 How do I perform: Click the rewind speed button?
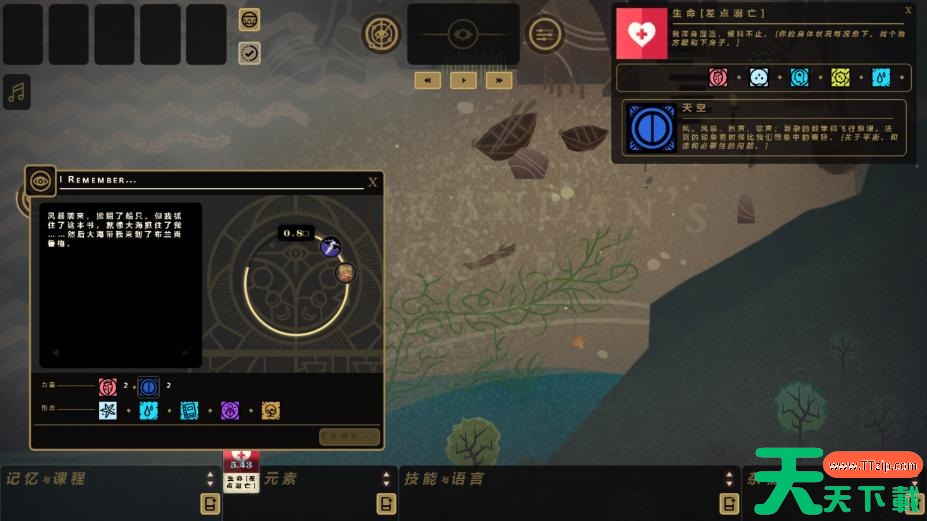point(428,80)
